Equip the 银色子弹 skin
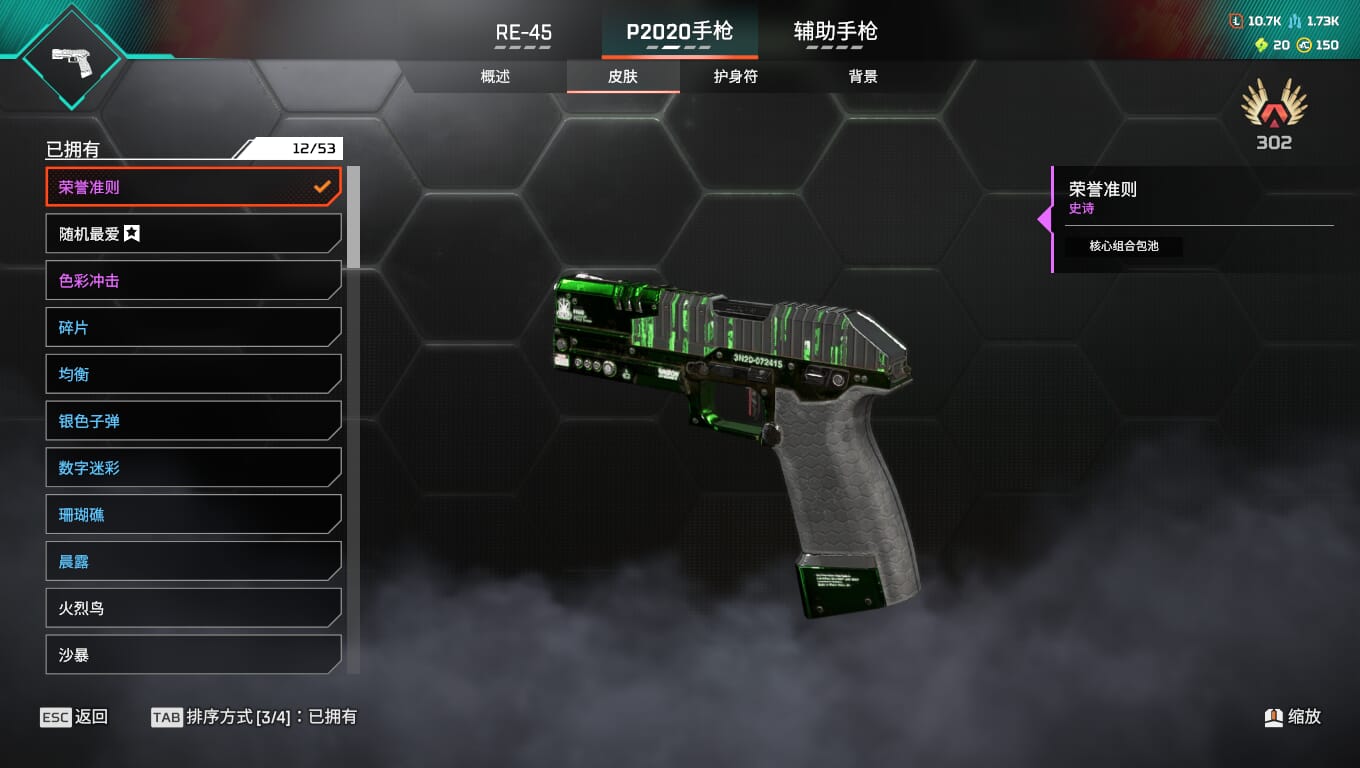The image size is (1360, 768). (x=193, y=421)
